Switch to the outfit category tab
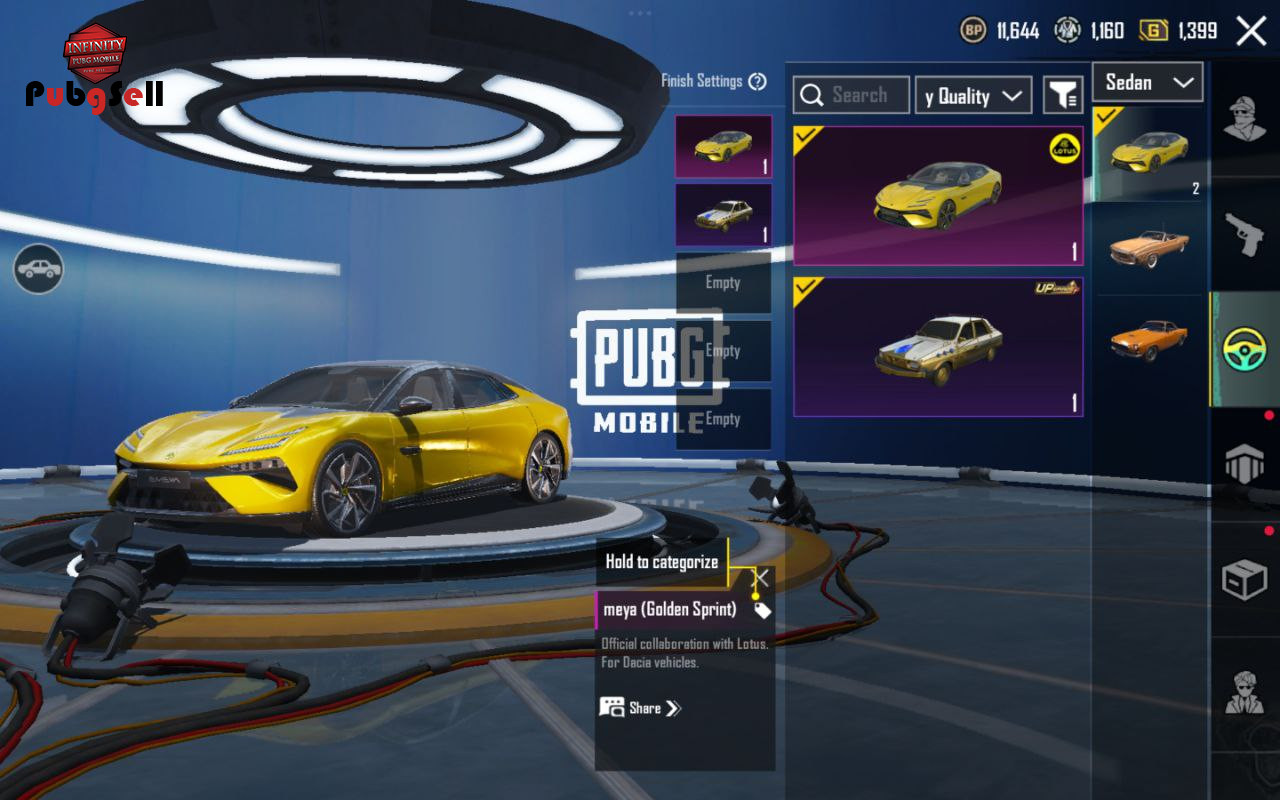The height and width of the screenshot is (800, 1280). [x=1244, y=118]
